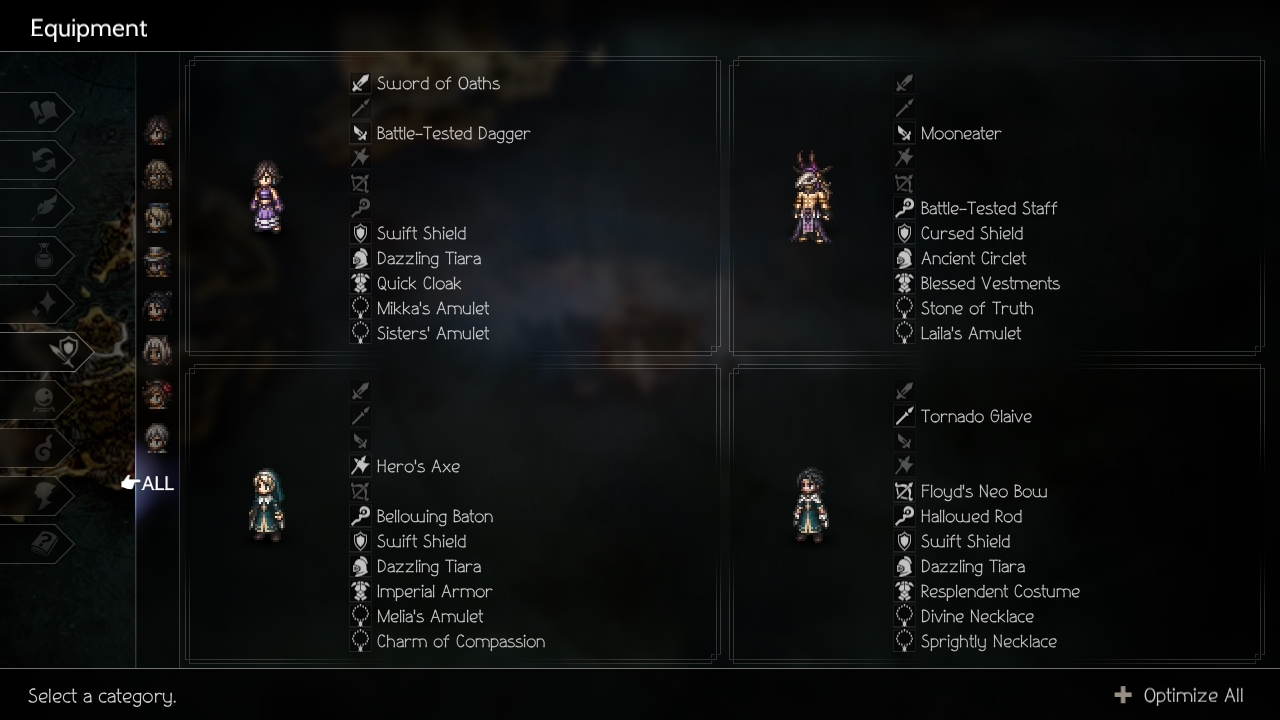Open the Hero's Axe slot
The width and height of the screenshot is (1280, 720).
[x=417, y=467]
